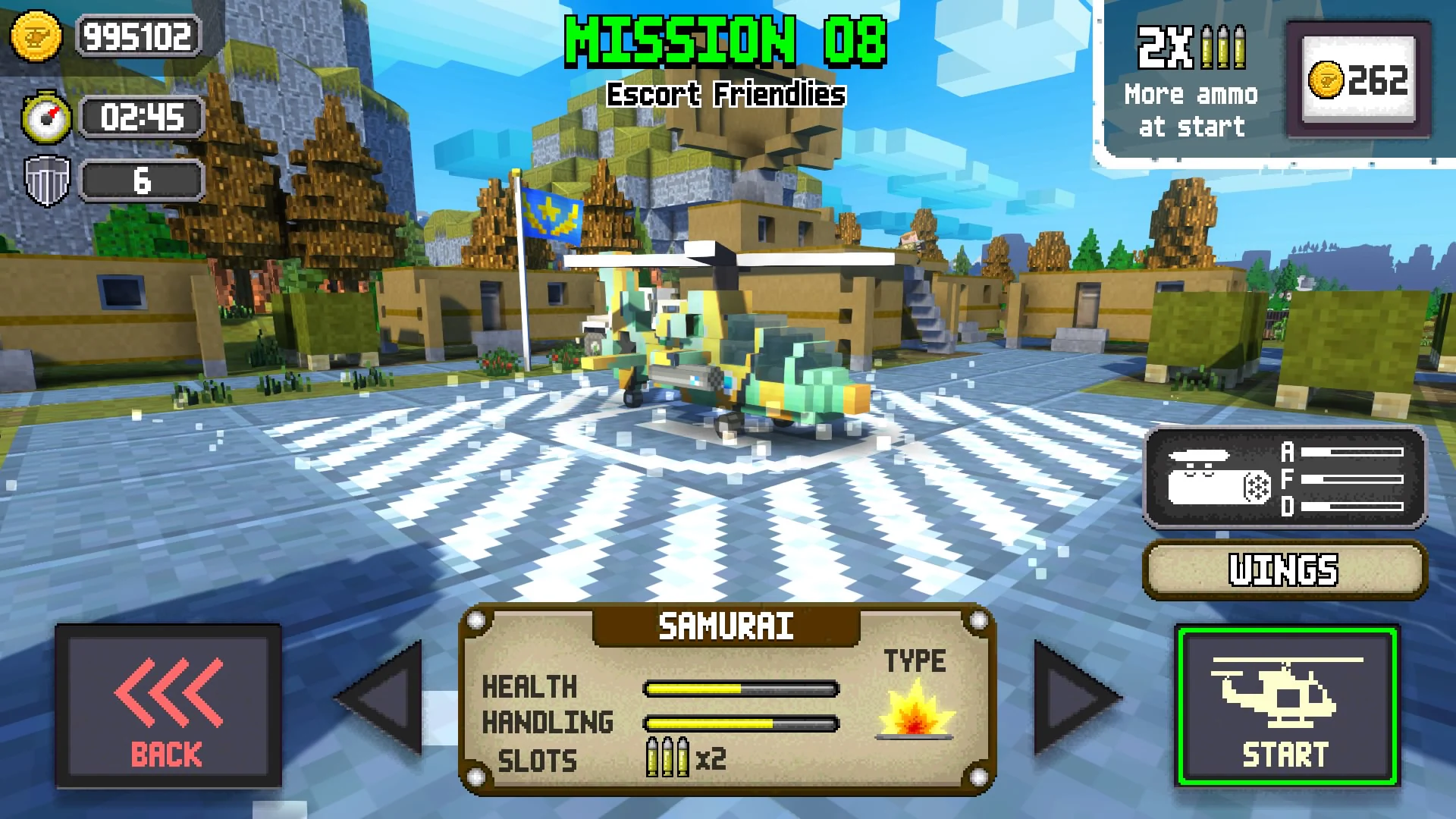
Task: Click the HANDLING stat bar
Action: coord(739,723)
